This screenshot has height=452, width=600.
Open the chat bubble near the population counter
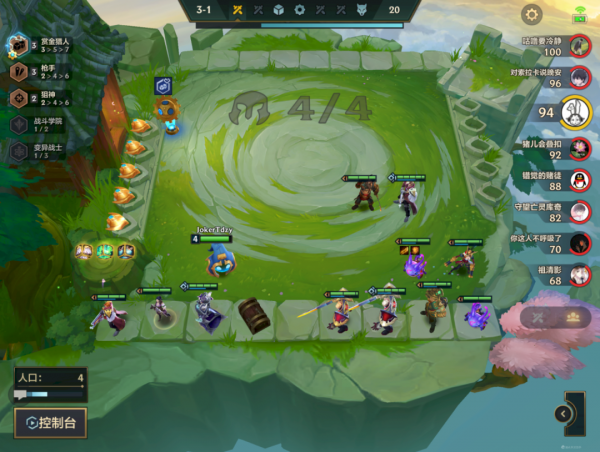[x=21, y=395]
